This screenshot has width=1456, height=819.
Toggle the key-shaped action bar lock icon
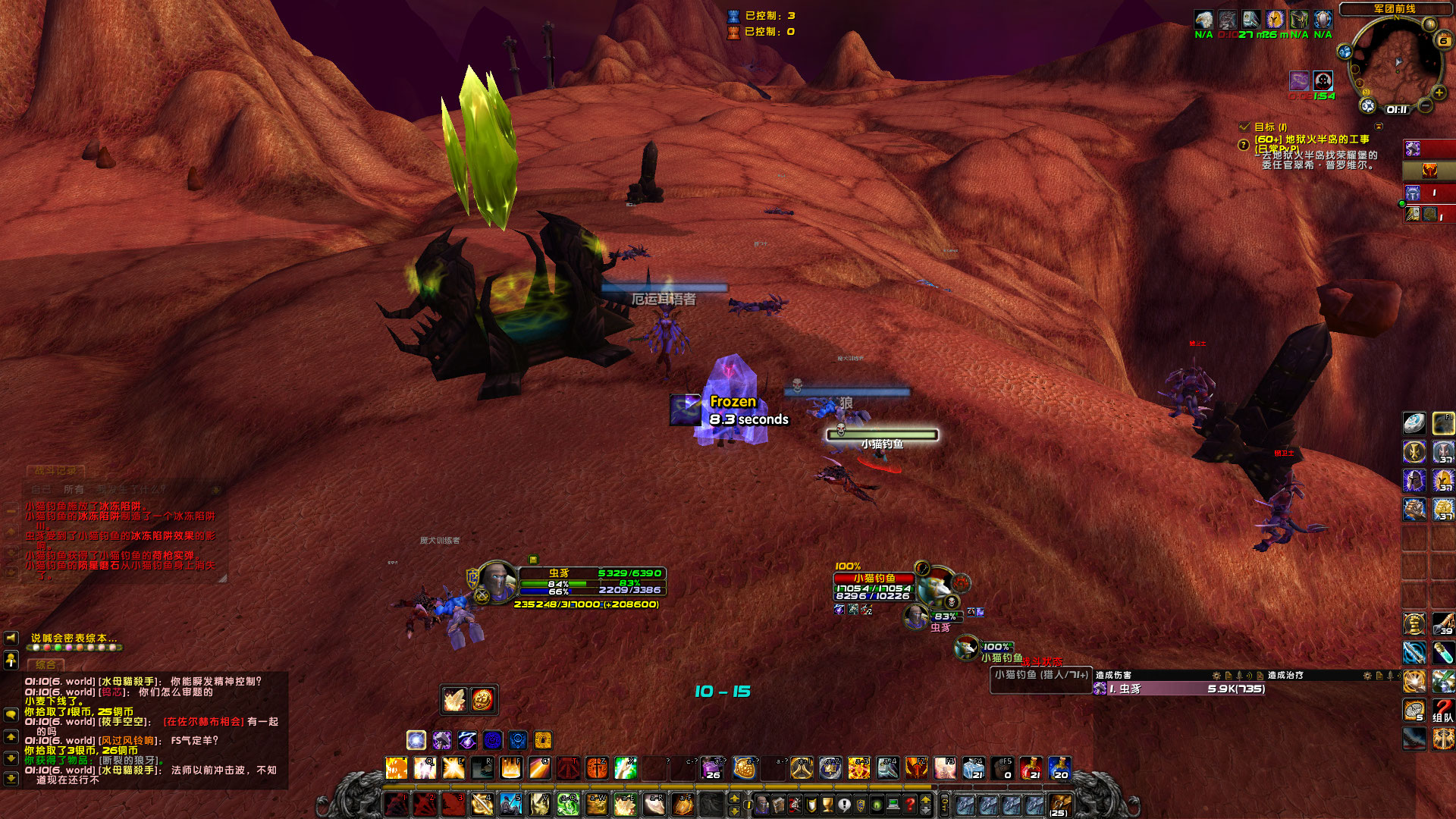point(944,803)
